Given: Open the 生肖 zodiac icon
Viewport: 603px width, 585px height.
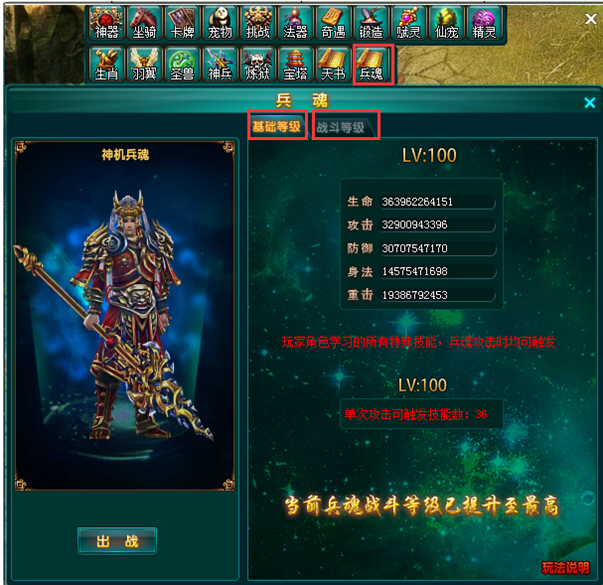Looking at the screenshot, I should pos(107,64).
